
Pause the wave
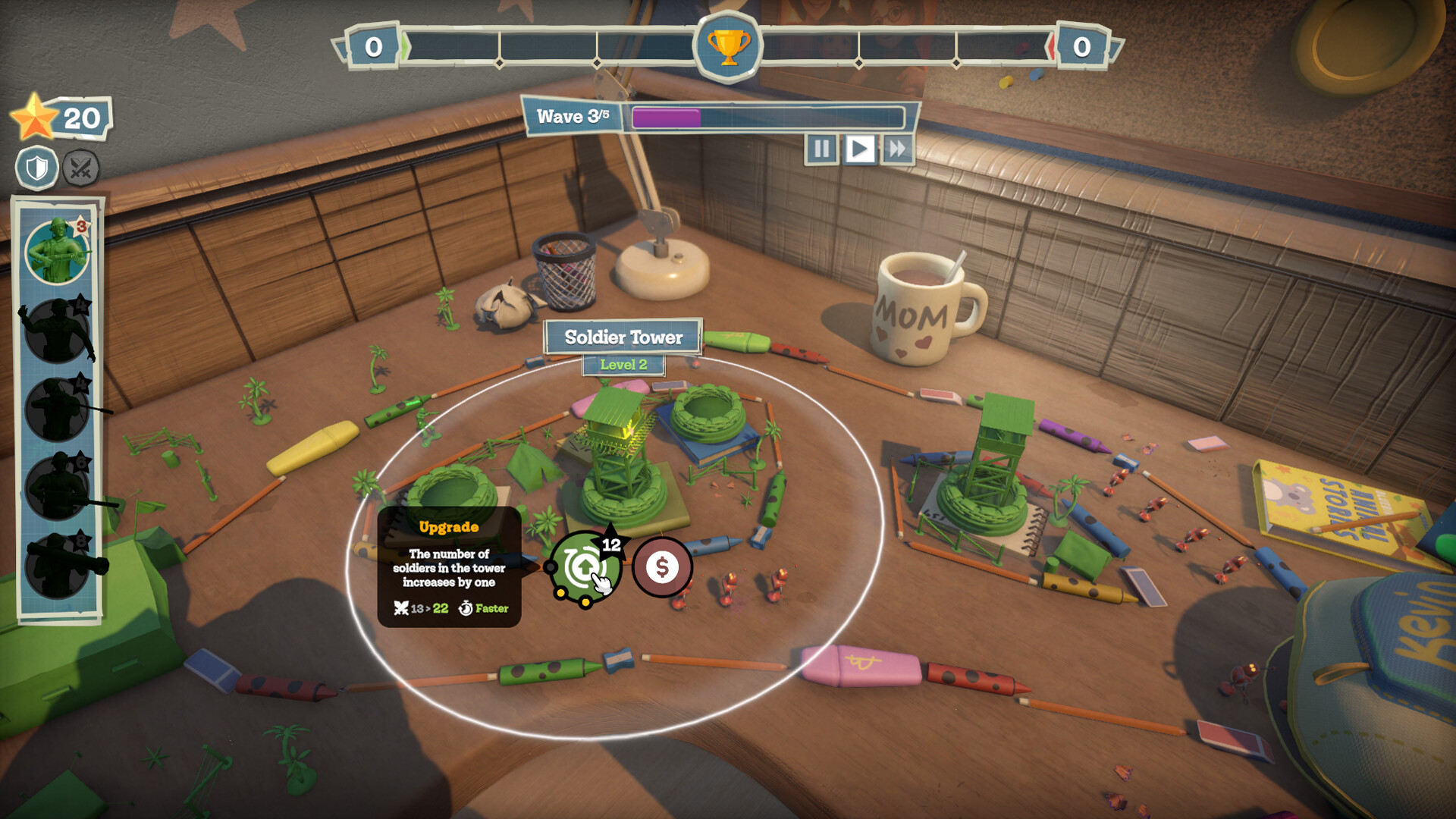click(821, 149)
